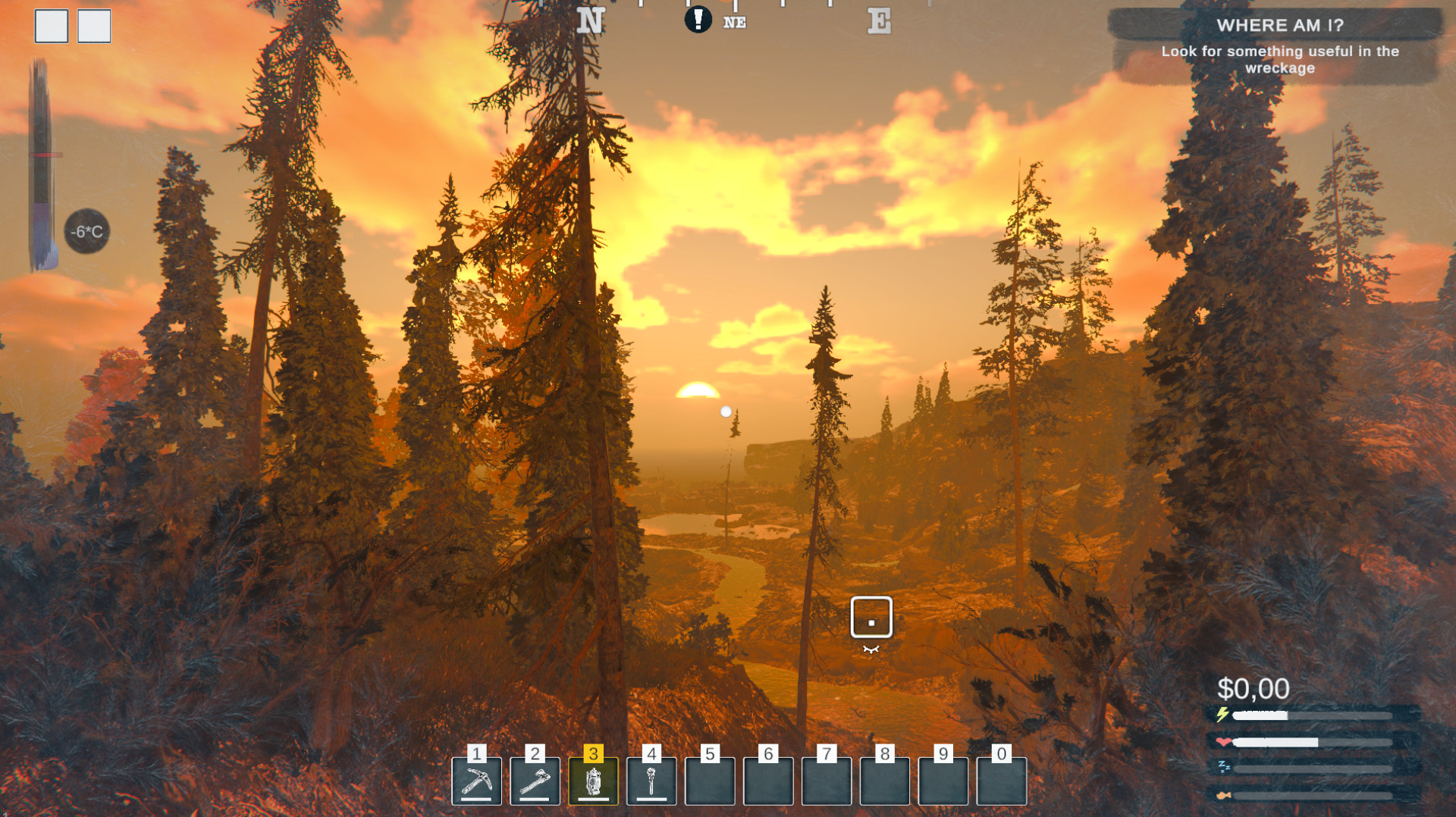Select the pickaxe in hotbar slot 1

point(476,781)
